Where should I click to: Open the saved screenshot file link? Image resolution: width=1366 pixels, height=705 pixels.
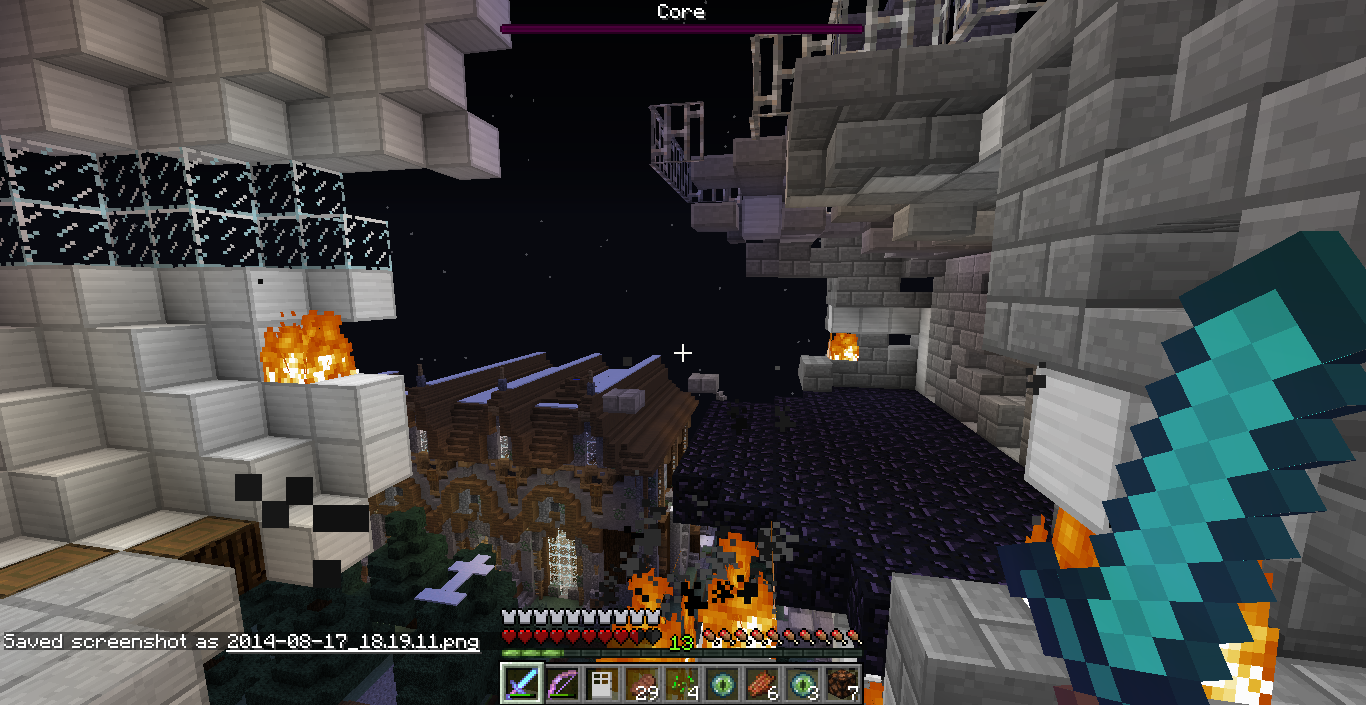pyautogui.click(x=352, y=641)
